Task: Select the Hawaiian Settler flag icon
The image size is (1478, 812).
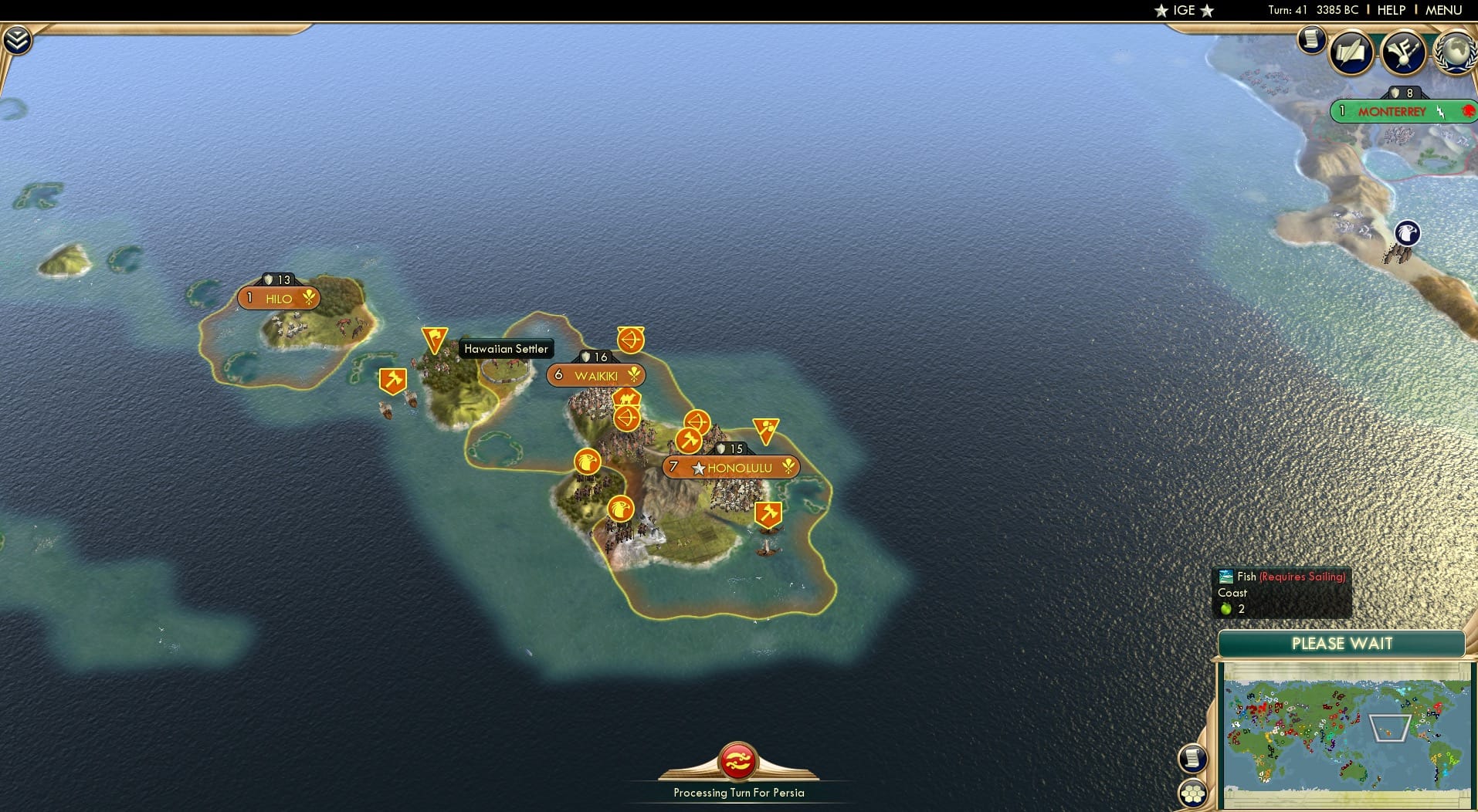Action: tap(436, 340)
